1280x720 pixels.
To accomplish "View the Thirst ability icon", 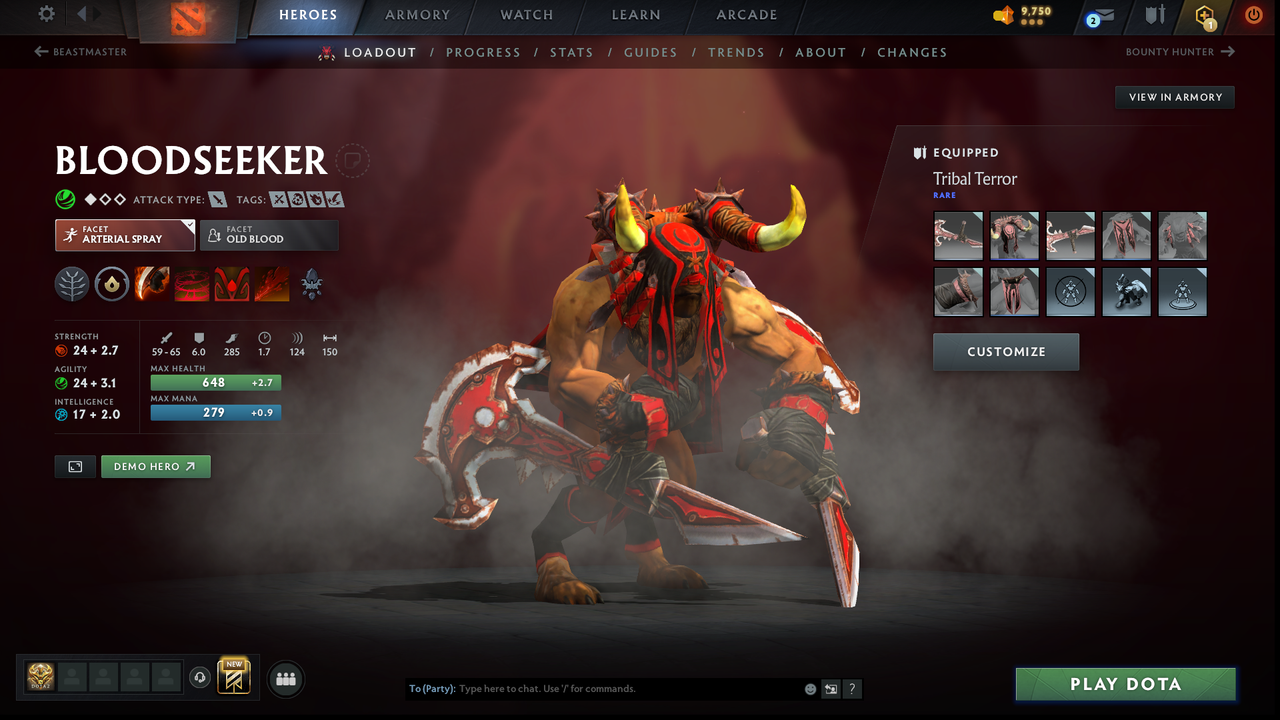I will click(x=232, y=283).
